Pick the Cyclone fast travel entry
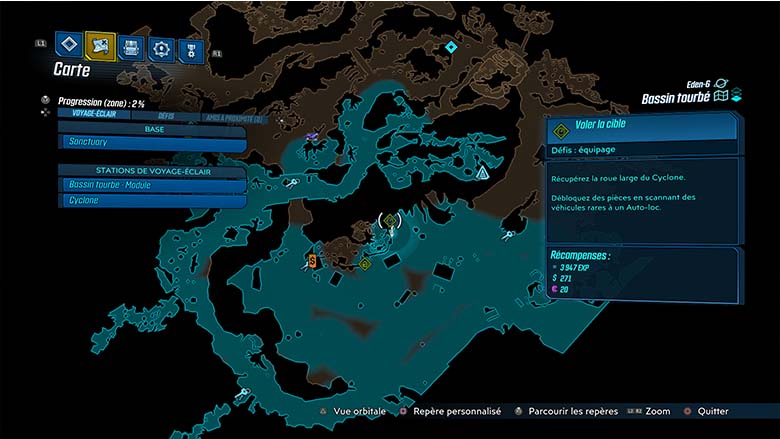Screen dimensions: 780x439 pyautogui.click(x=152, y=200)
